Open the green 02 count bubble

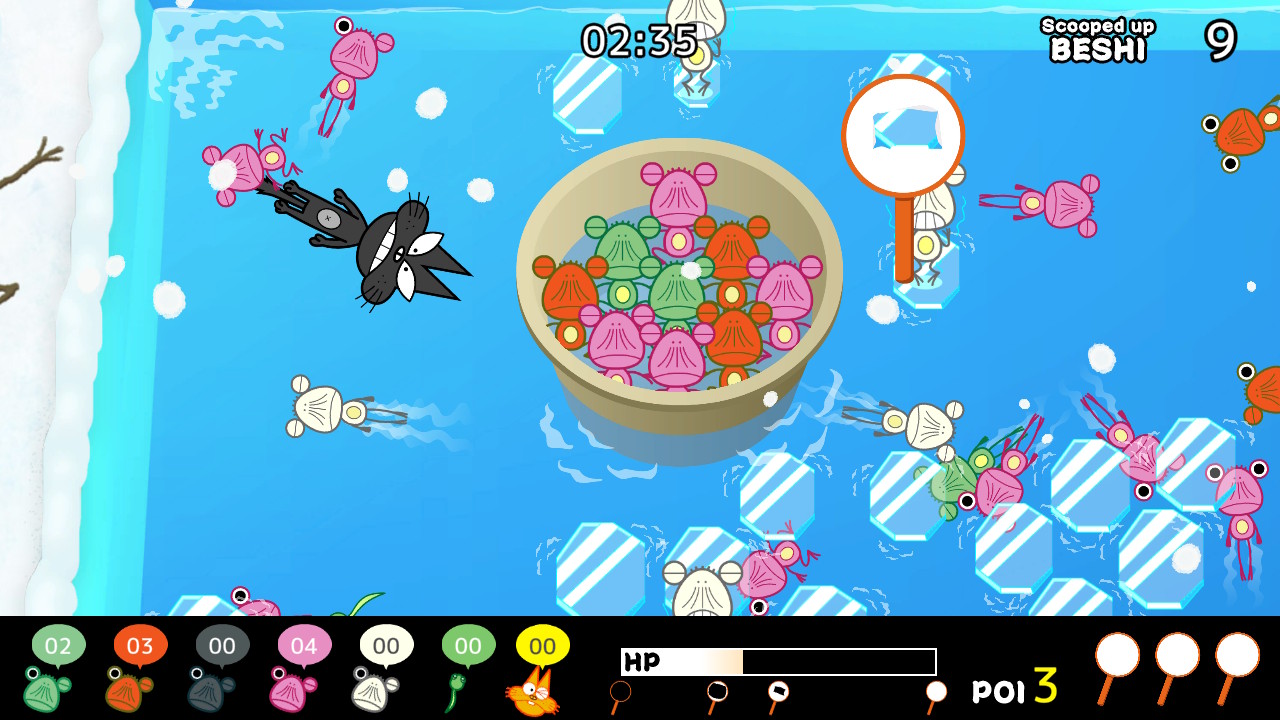click(60, 646)
